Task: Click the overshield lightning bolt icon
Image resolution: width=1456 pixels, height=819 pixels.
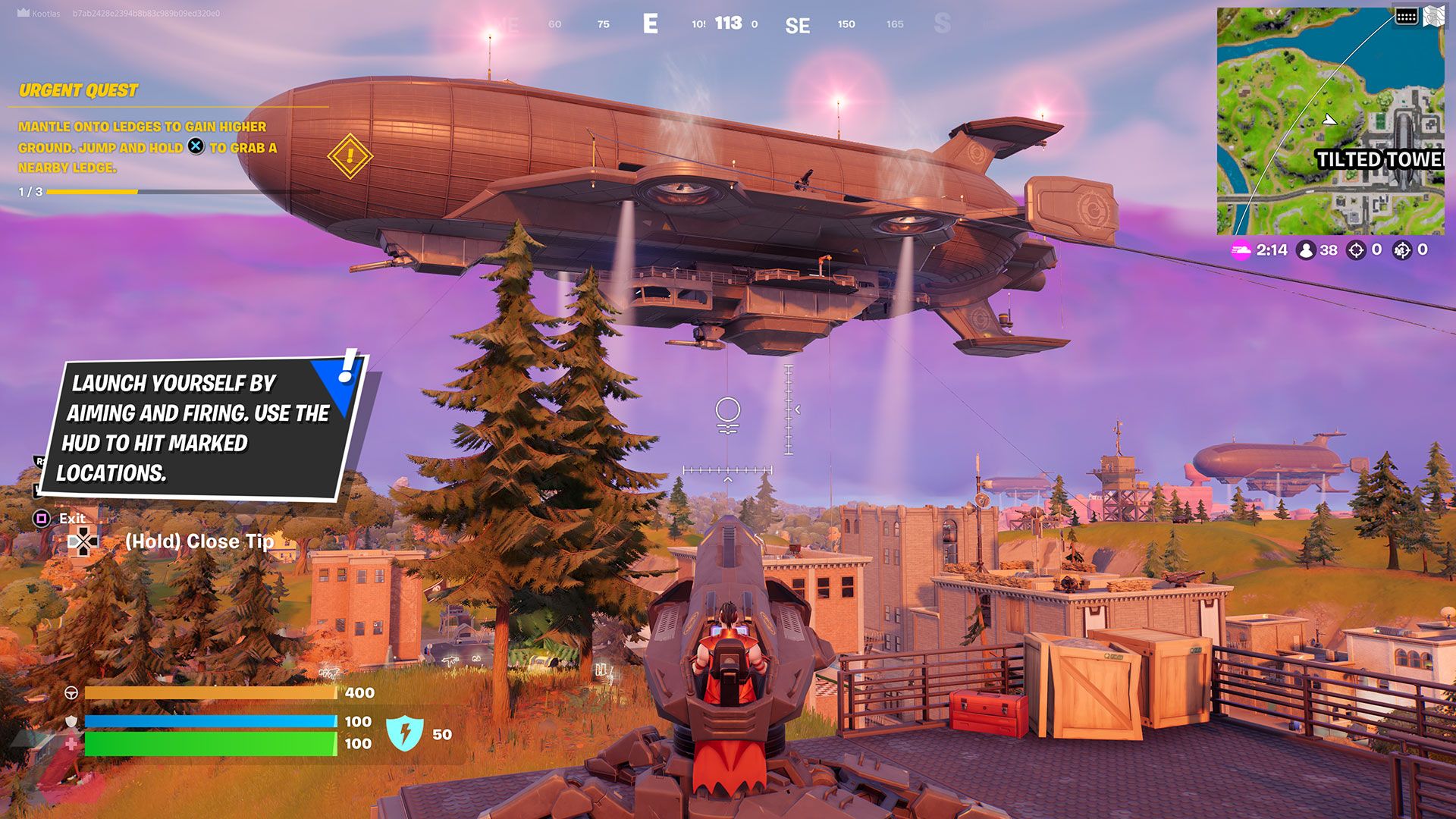Action: (406, 733)
